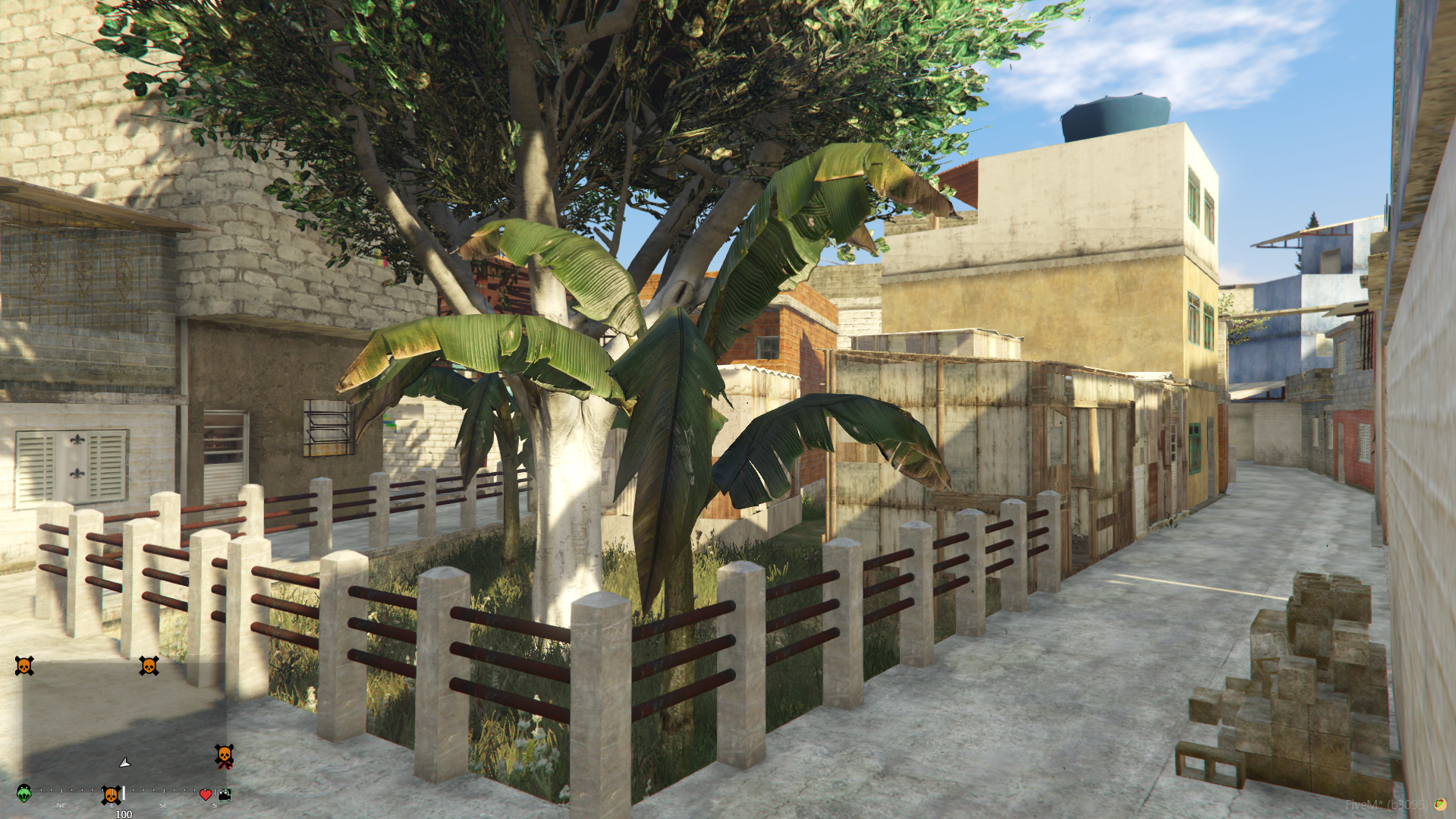Select the orange skull blip on the compass bar
This screenshot has width=1456, height=819.
tap(111, 795)
